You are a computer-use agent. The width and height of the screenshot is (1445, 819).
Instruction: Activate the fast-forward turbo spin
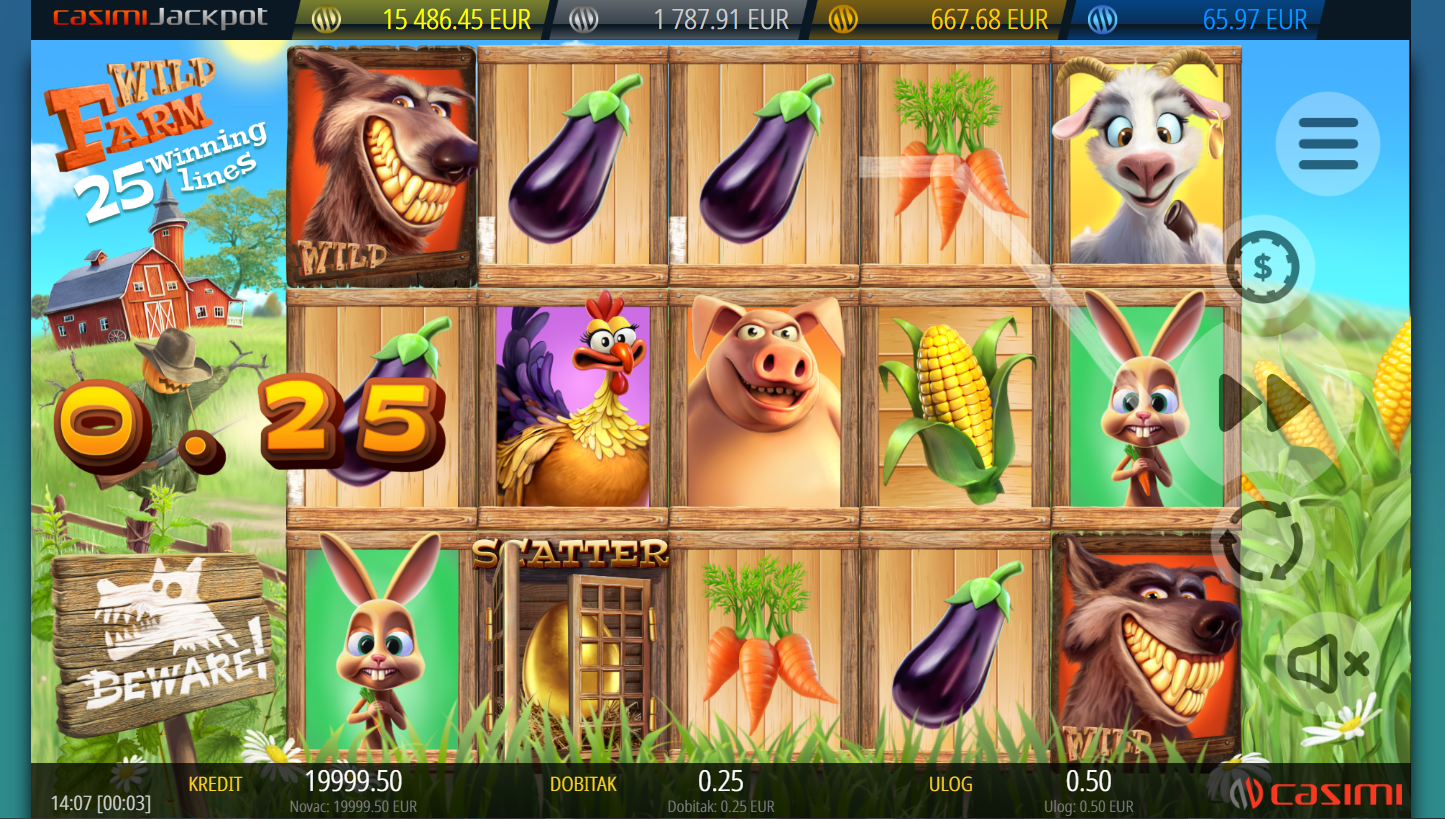point(1264,403)
